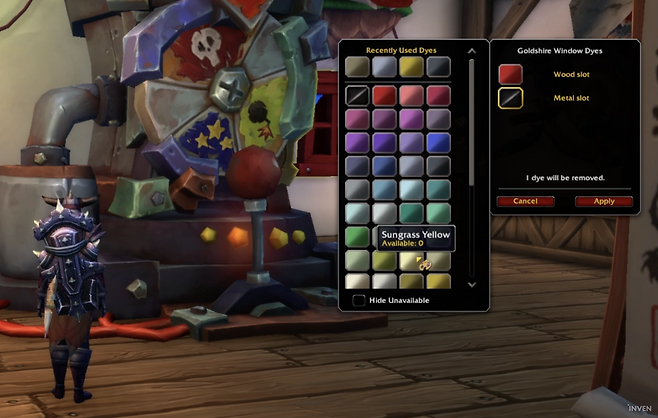Select the red Wood slot swatch
Image resolution: width=658 pixels, height=418 pixels.
[x=510, y=74]
